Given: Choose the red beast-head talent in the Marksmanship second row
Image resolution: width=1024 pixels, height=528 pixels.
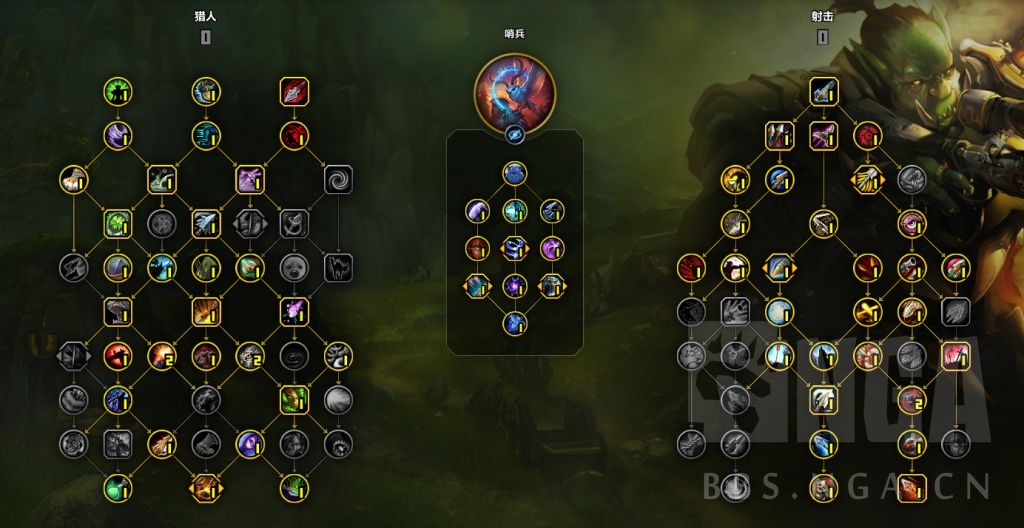Looking at the screenshot, I should coord(866,135).
